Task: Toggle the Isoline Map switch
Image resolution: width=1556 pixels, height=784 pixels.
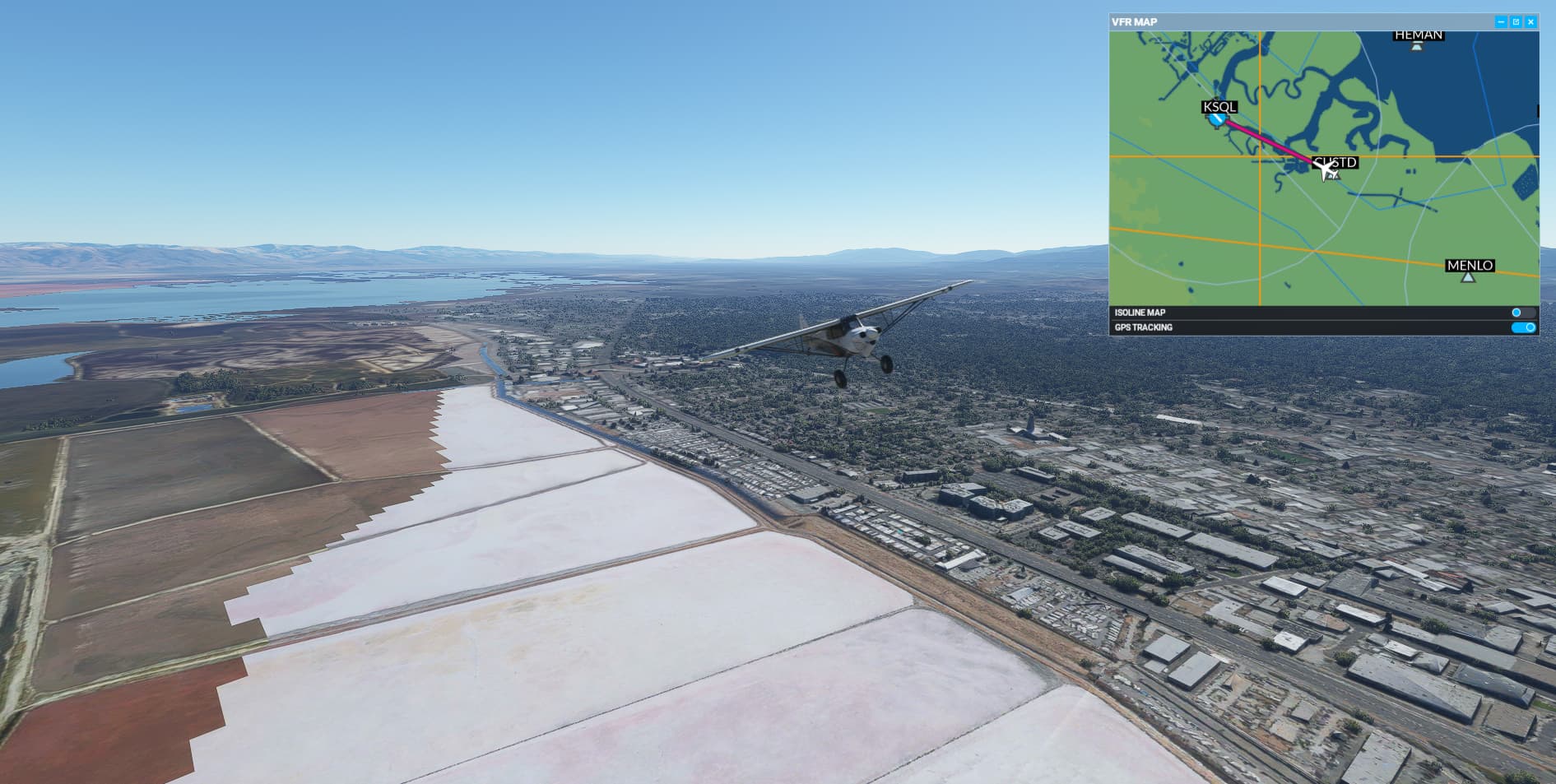Action: click(1522, 313)
